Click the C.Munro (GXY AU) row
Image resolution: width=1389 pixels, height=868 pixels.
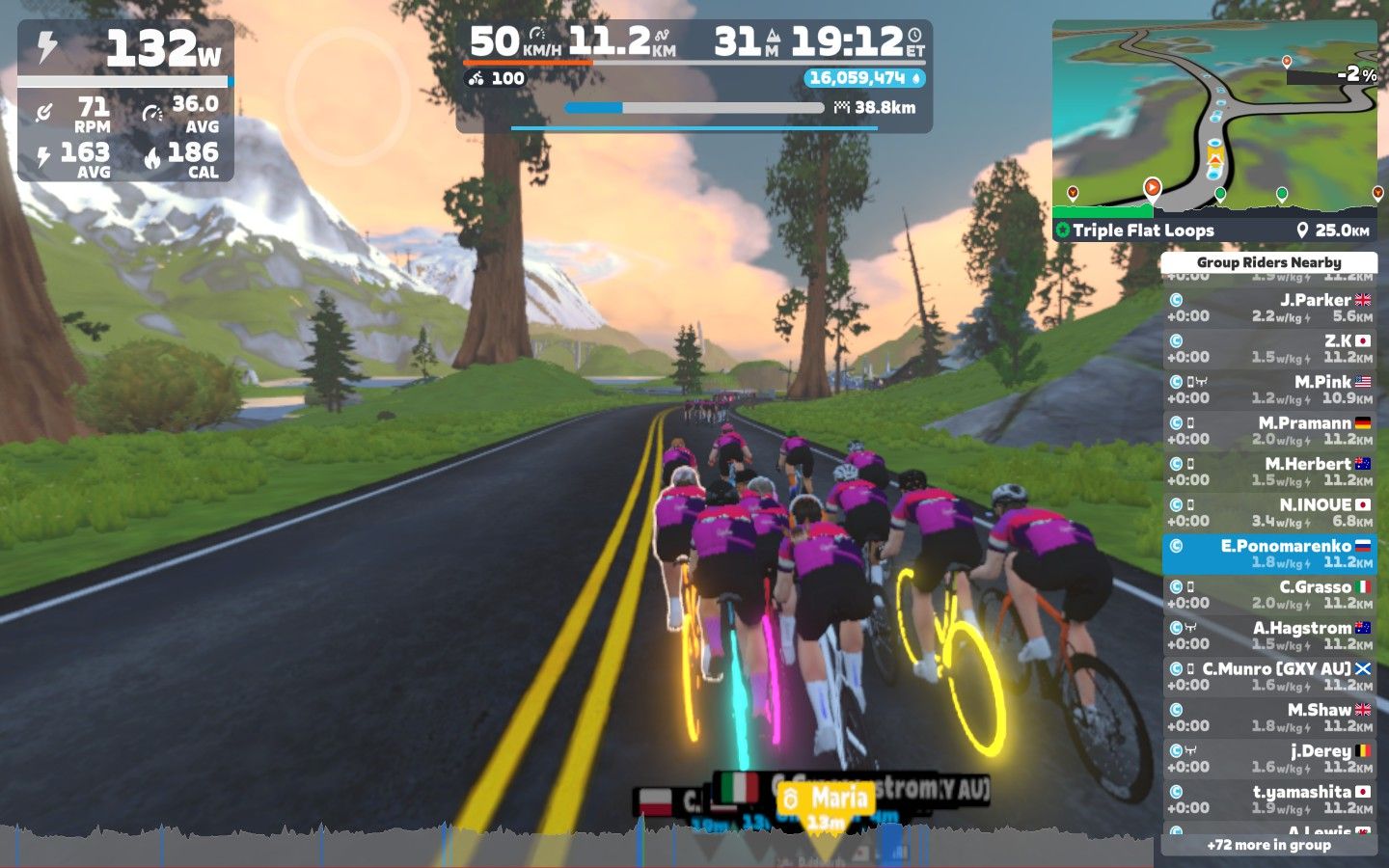[x=1268, y=676]
